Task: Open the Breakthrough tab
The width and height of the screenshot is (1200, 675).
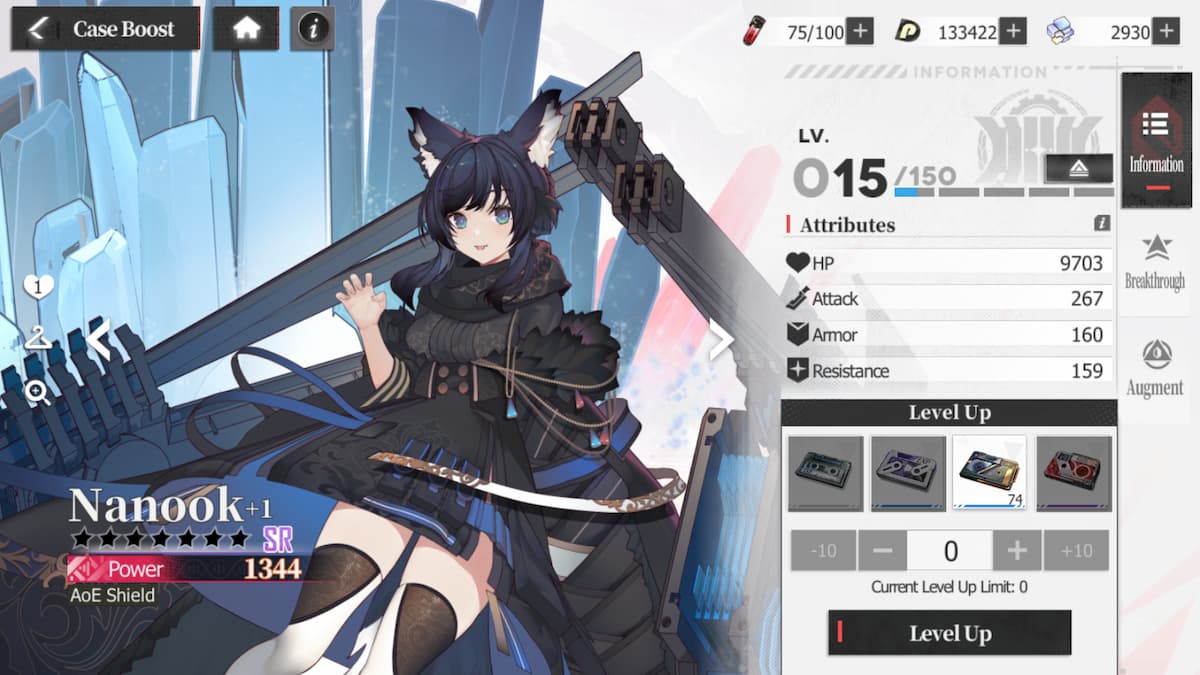Action: click(x=1155, y=262)
